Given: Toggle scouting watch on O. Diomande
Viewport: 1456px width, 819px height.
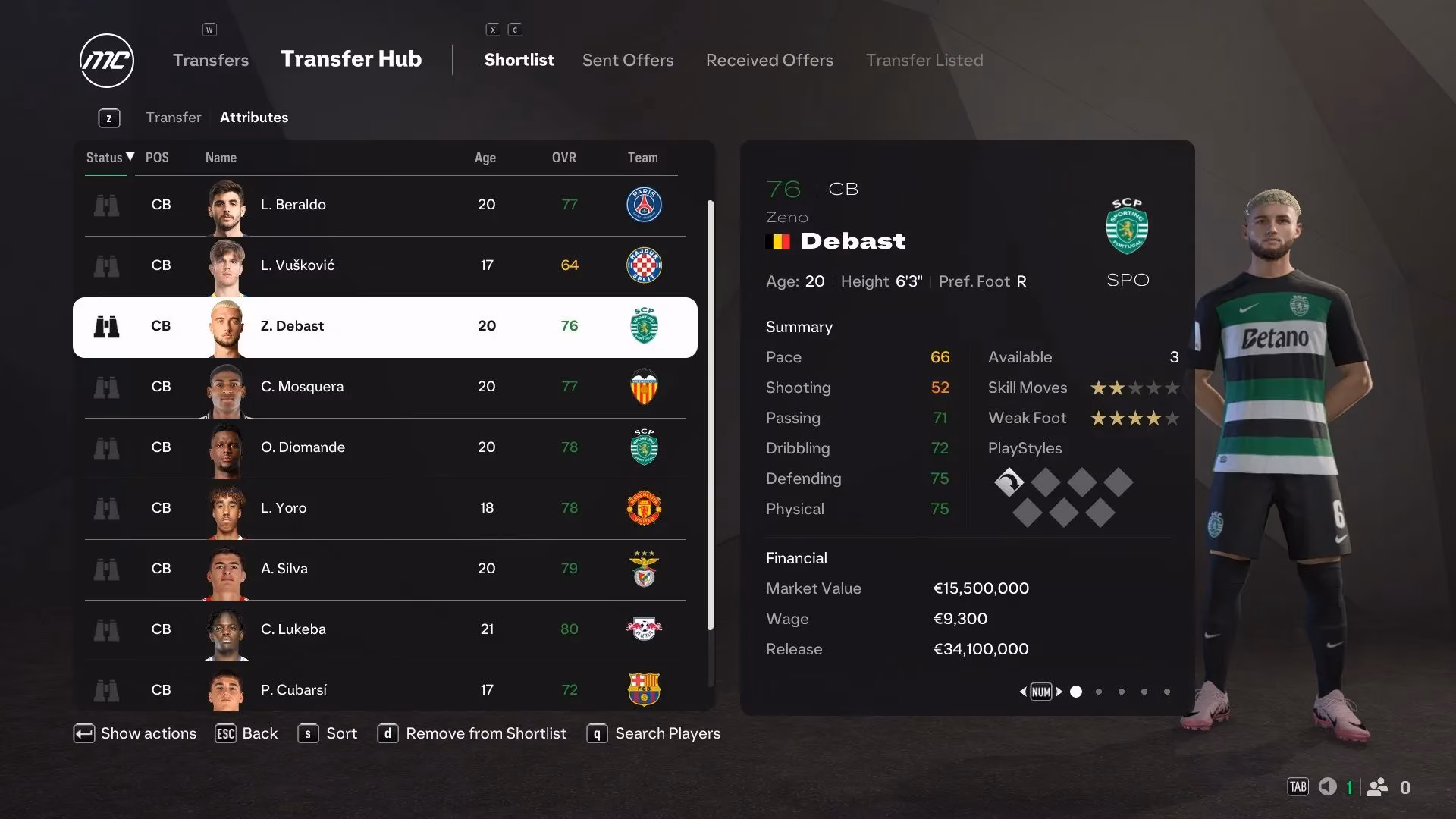Looking at the screenshot, I should (x=108, y=447).
